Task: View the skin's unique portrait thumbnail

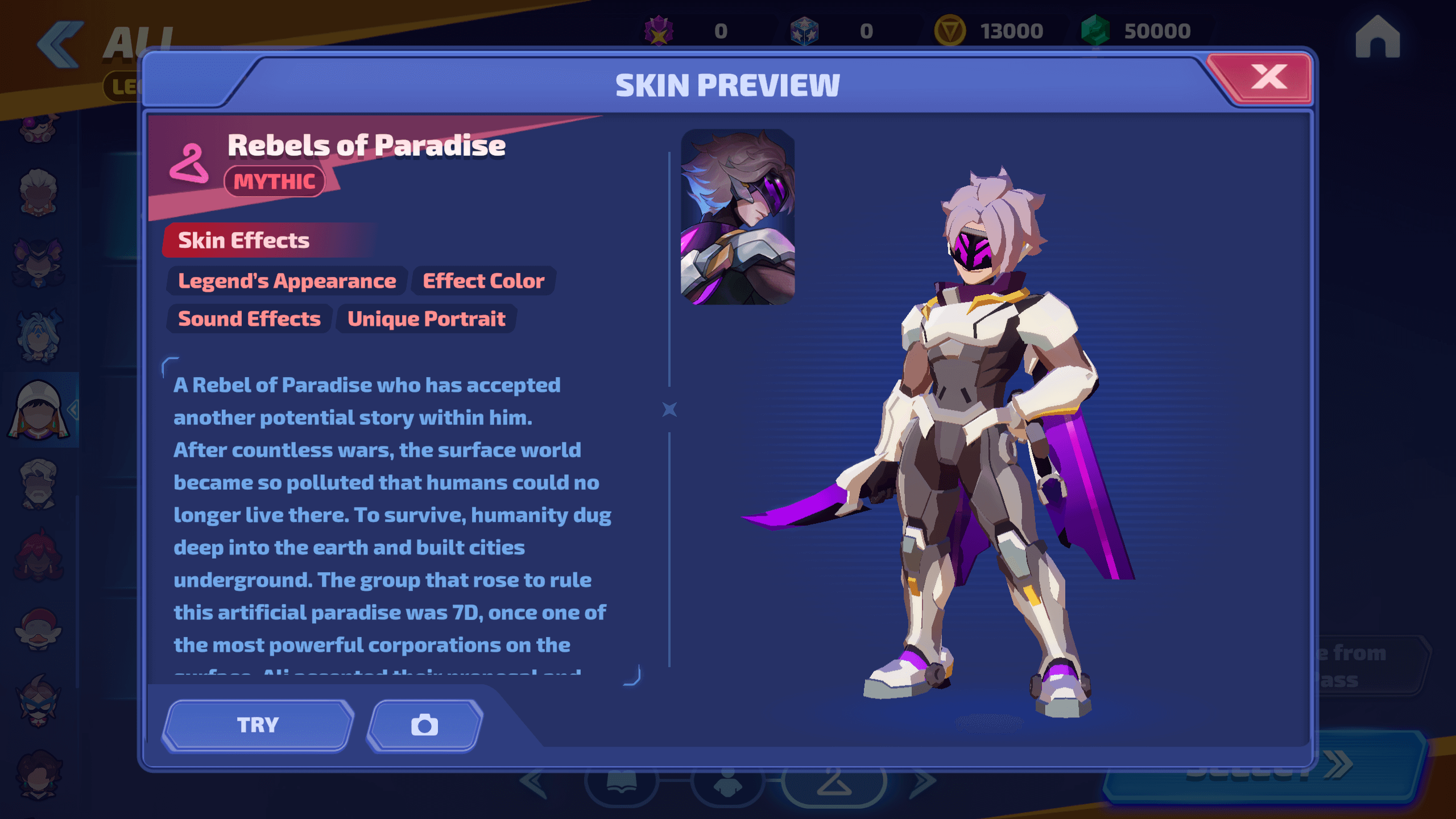Action: pos(738,217)
